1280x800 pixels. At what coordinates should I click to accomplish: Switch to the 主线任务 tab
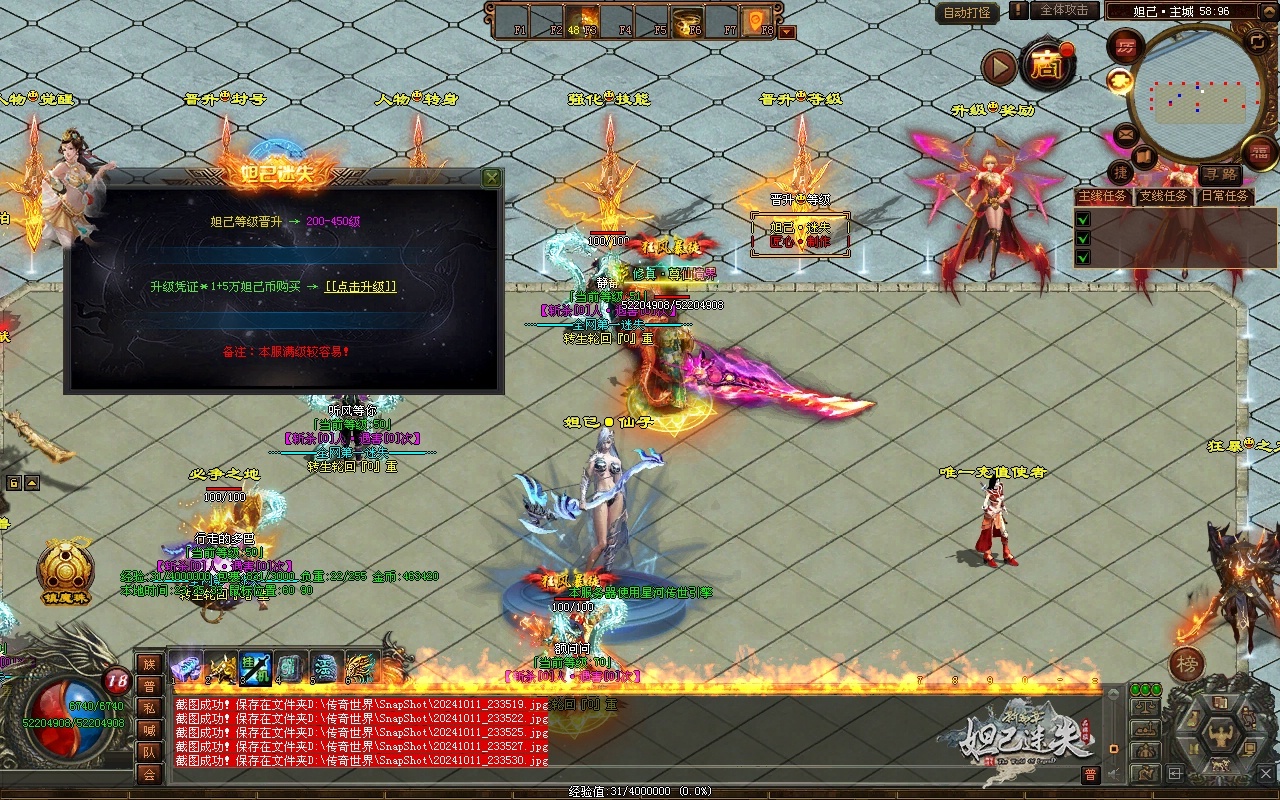pos(1102,196)
